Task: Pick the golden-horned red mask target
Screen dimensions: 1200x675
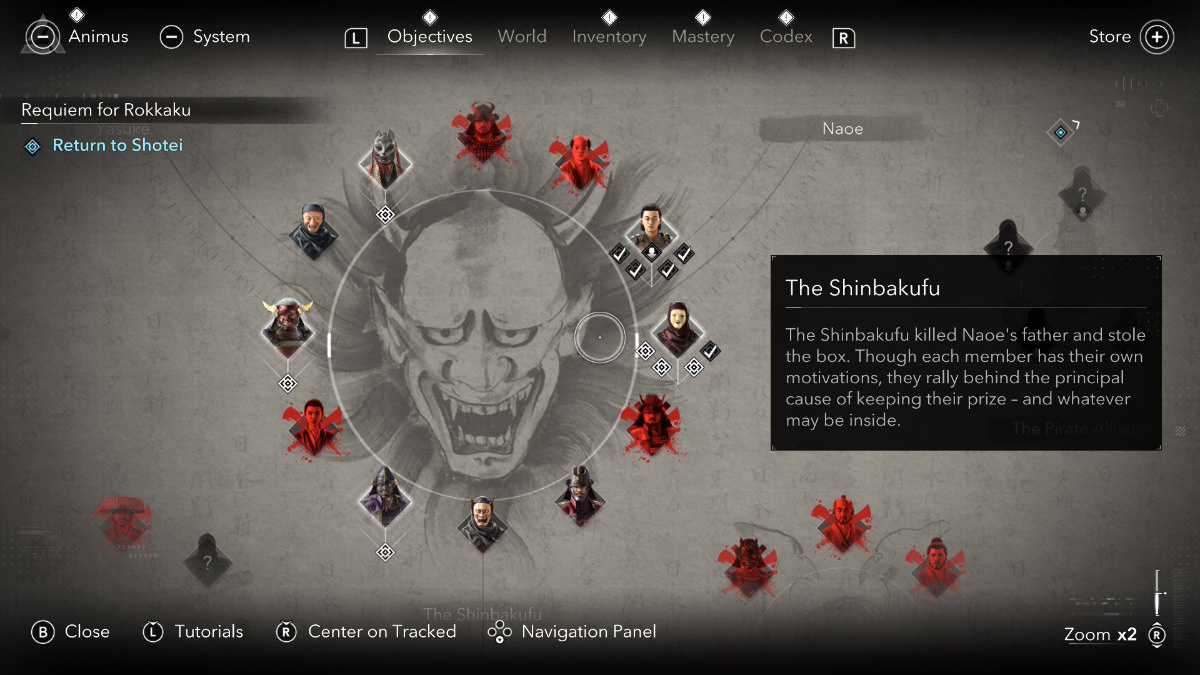Action: click(288, 325)
